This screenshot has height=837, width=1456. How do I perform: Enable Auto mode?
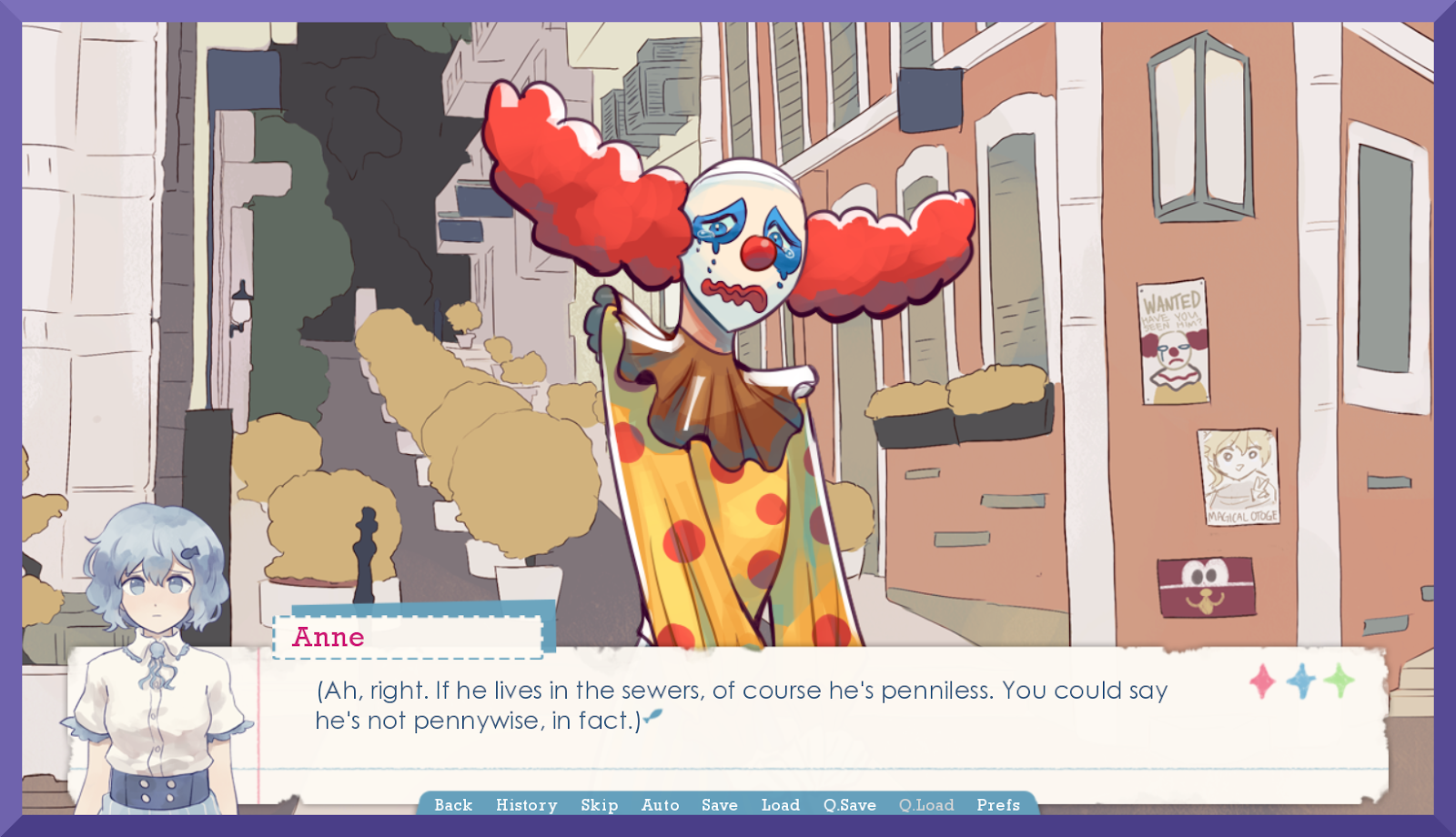660,805
